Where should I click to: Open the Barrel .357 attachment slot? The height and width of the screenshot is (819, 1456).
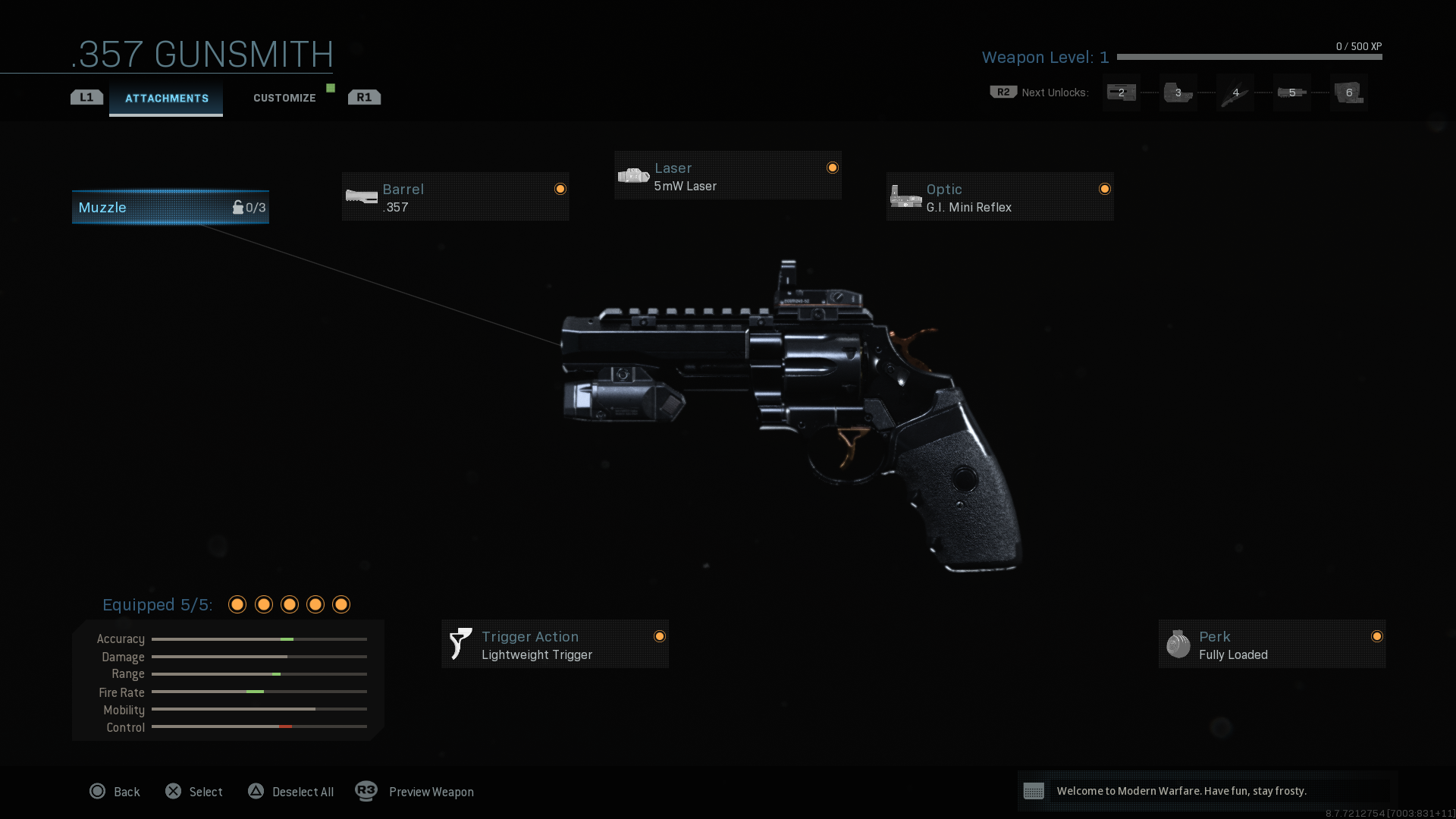455,197
